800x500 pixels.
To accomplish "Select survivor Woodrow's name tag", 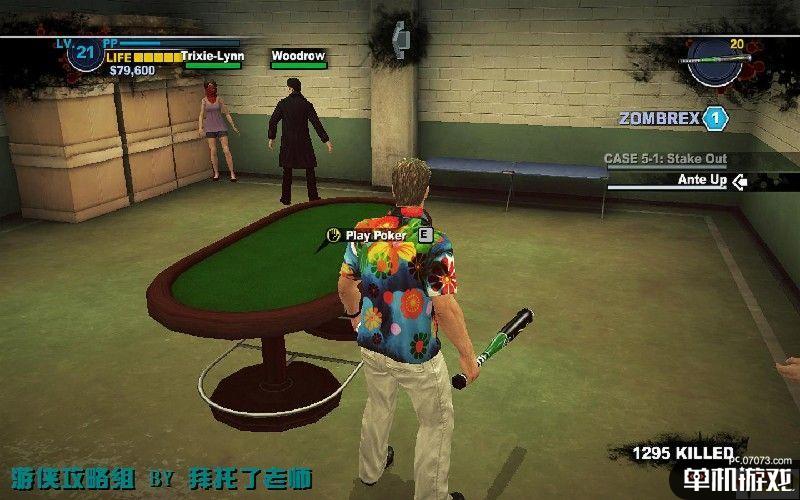I will click(x=298, y=57).
